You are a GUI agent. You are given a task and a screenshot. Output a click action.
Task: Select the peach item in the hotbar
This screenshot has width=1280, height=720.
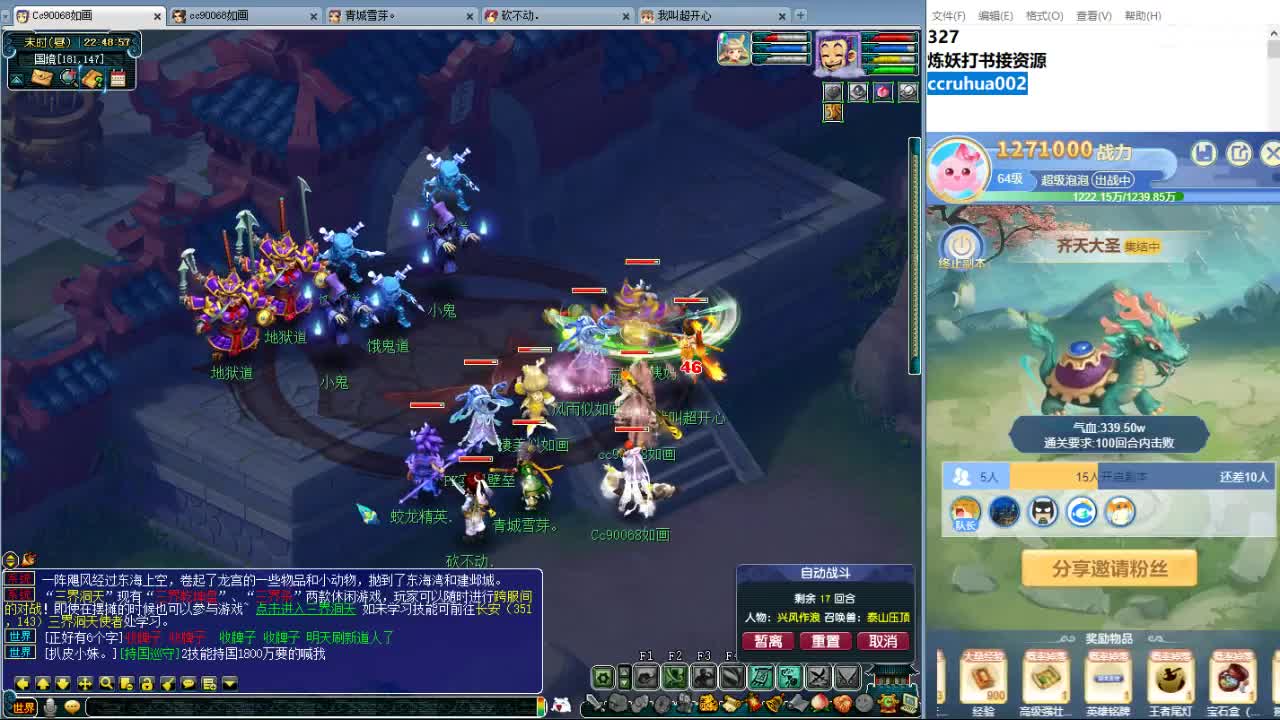coord(818,704)
